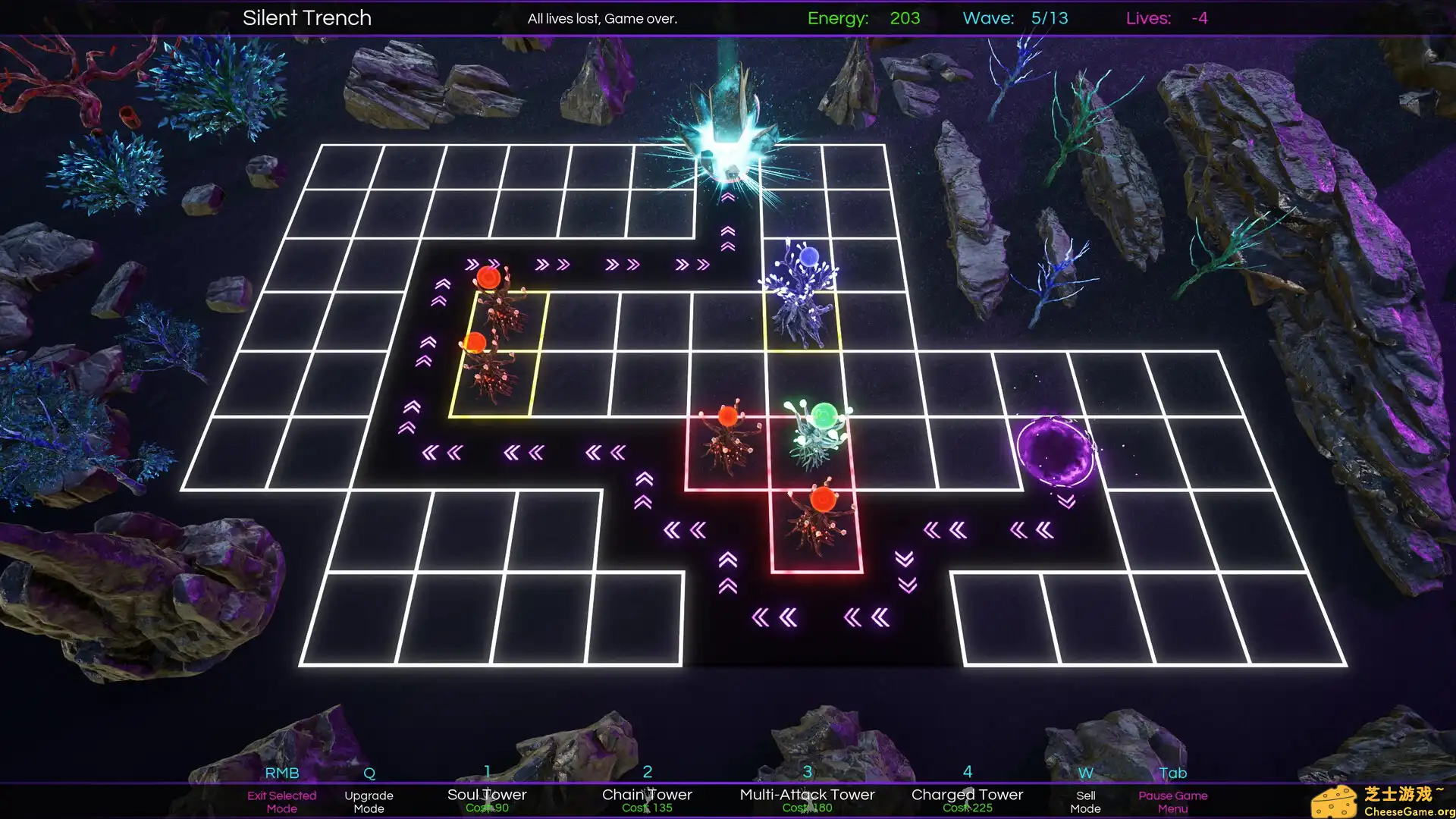Choose the Multi-Attack Tower
This screenshot has height=819, width=1456.
pos(806,795)
